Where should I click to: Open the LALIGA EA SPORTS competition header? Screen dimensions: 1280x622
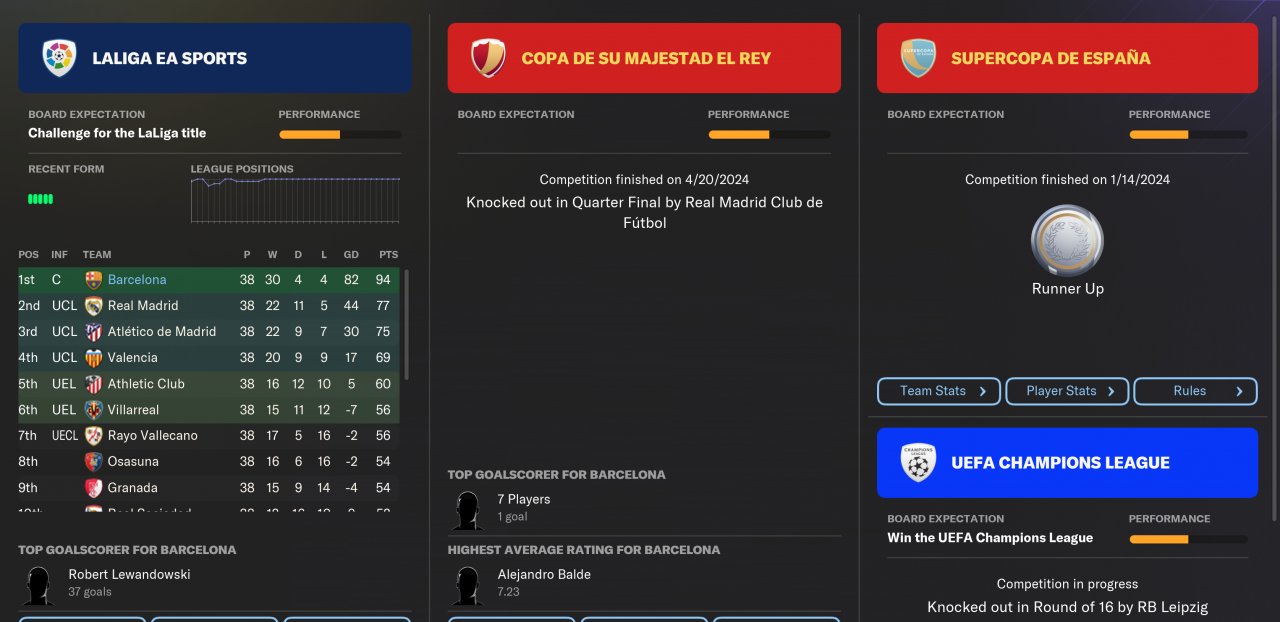coord(214,58)
